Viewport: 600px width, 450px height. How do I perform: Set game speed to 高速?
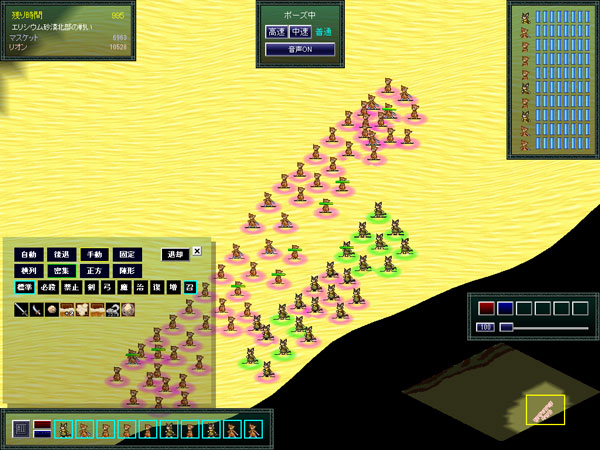click(x=276, y=32)
